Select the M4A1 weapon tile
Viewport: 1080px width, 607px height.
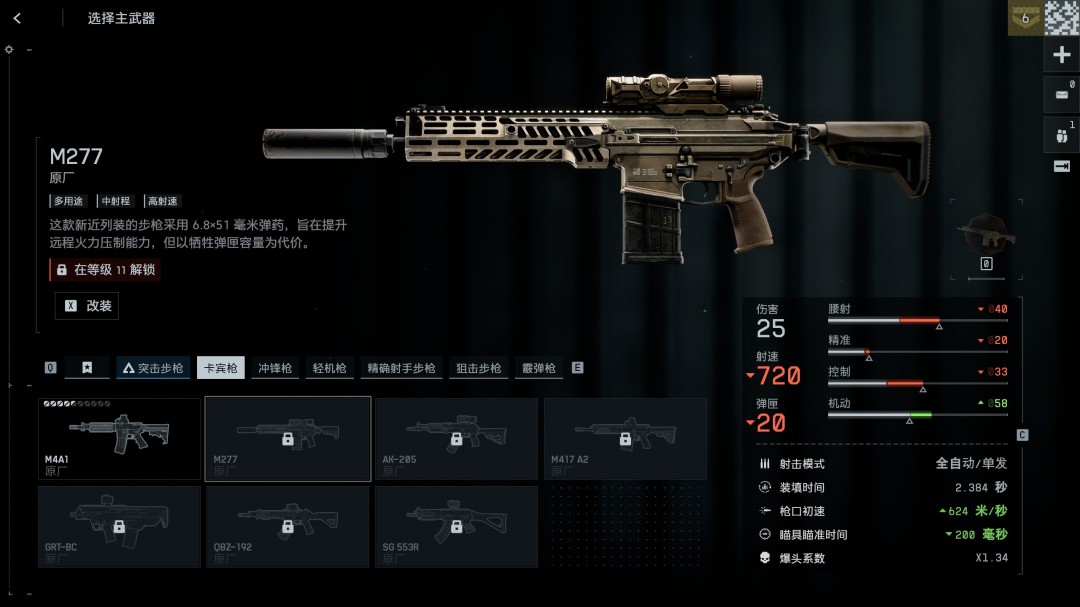pyautogui.click(x=119, y=438)
